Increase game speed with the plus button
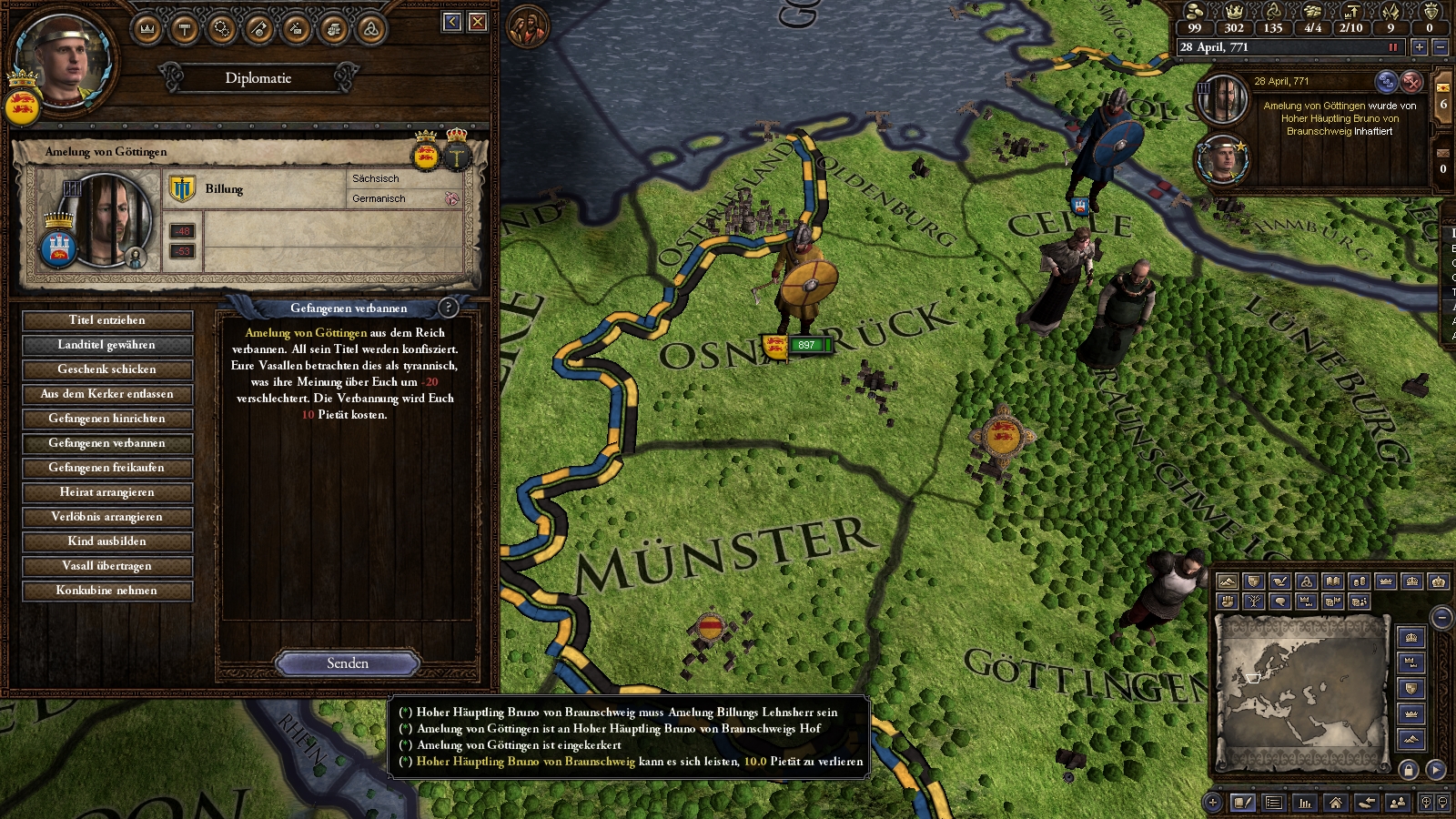Screen dimensions: 1456x819 tap(1419, 47)
